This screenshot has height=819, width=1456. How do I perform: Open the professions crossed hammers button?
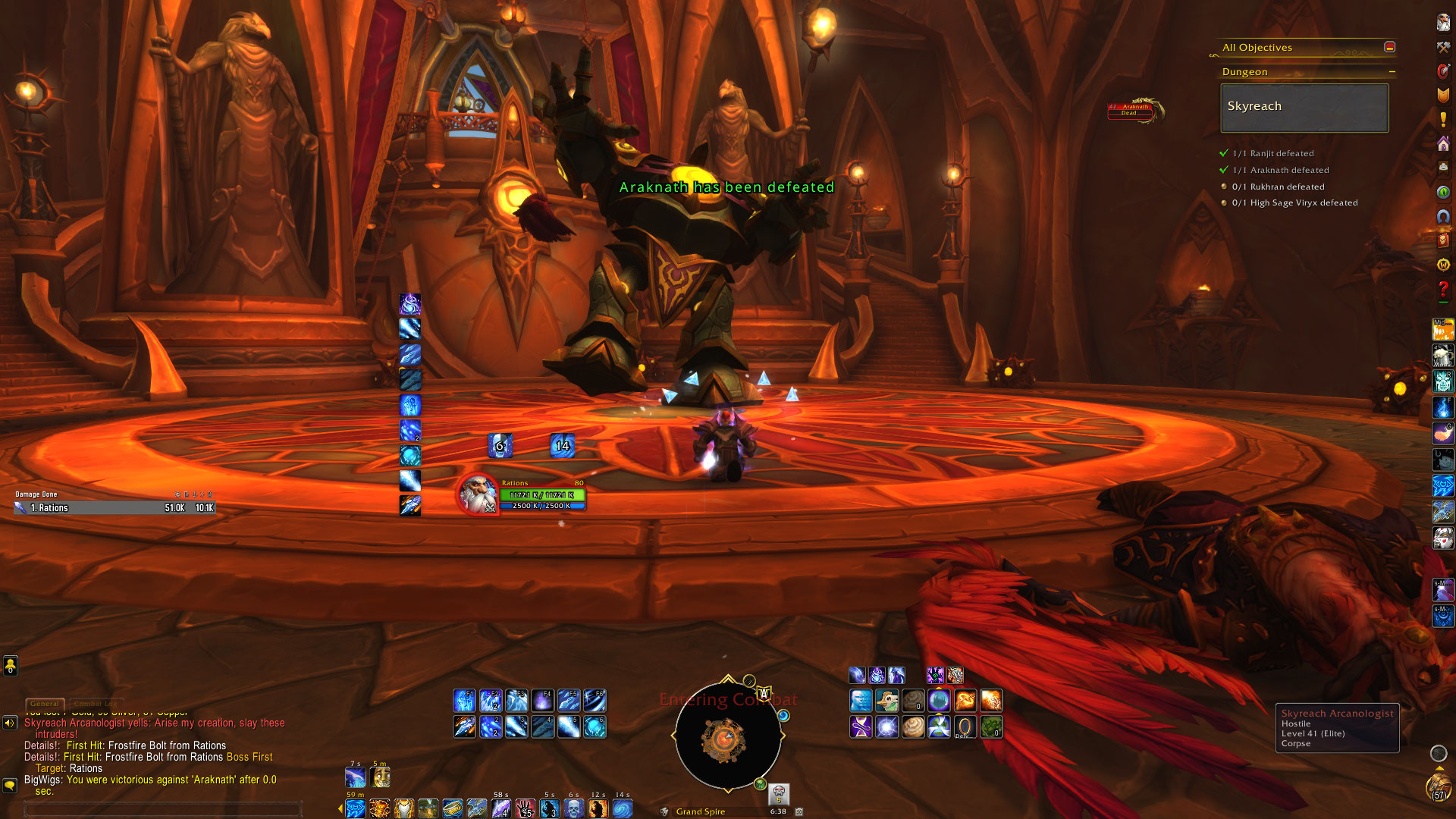pos(1443,47)
